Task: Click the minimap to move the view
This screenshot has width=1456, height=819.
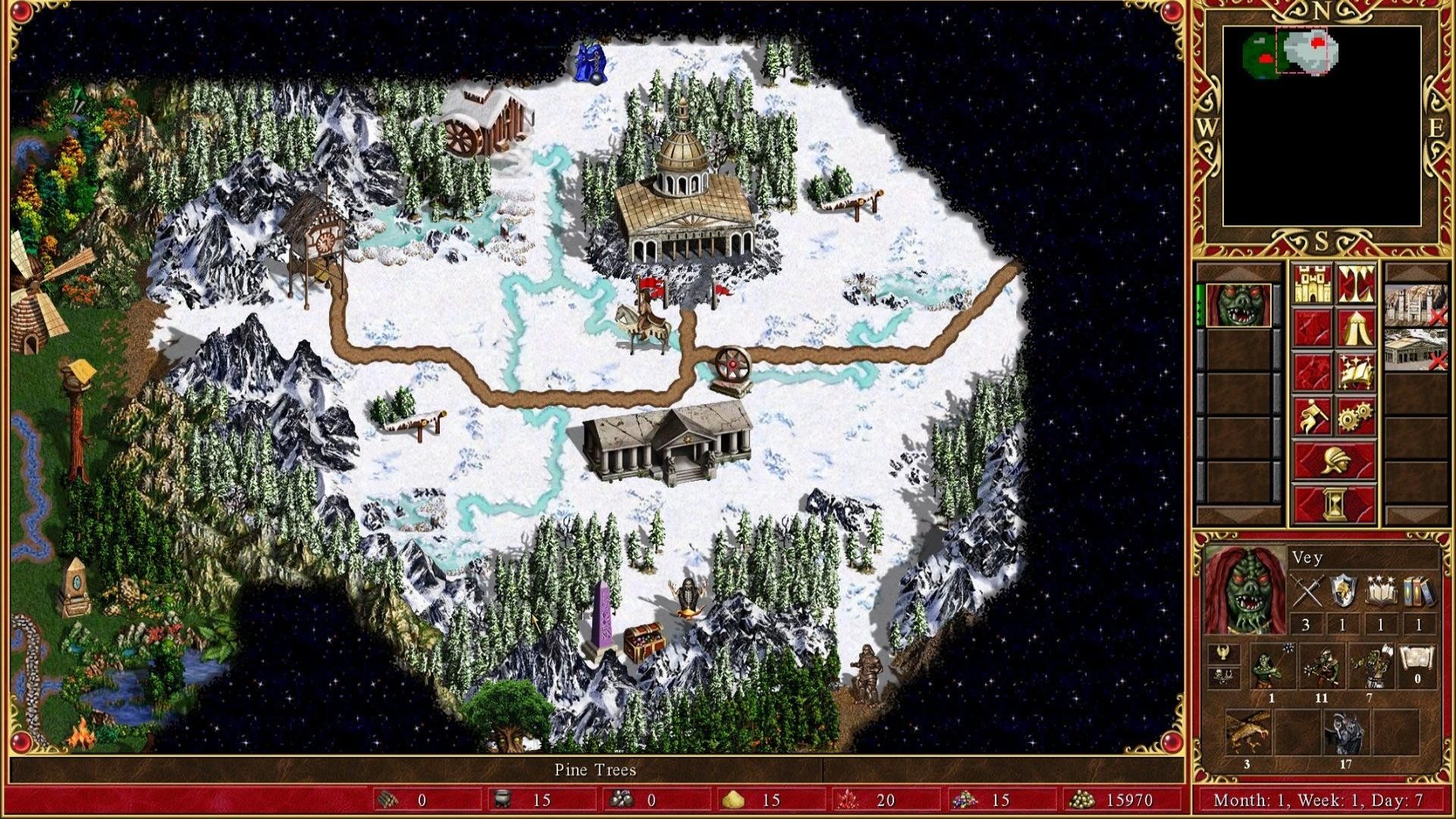Action: (x=1322, y=126)
